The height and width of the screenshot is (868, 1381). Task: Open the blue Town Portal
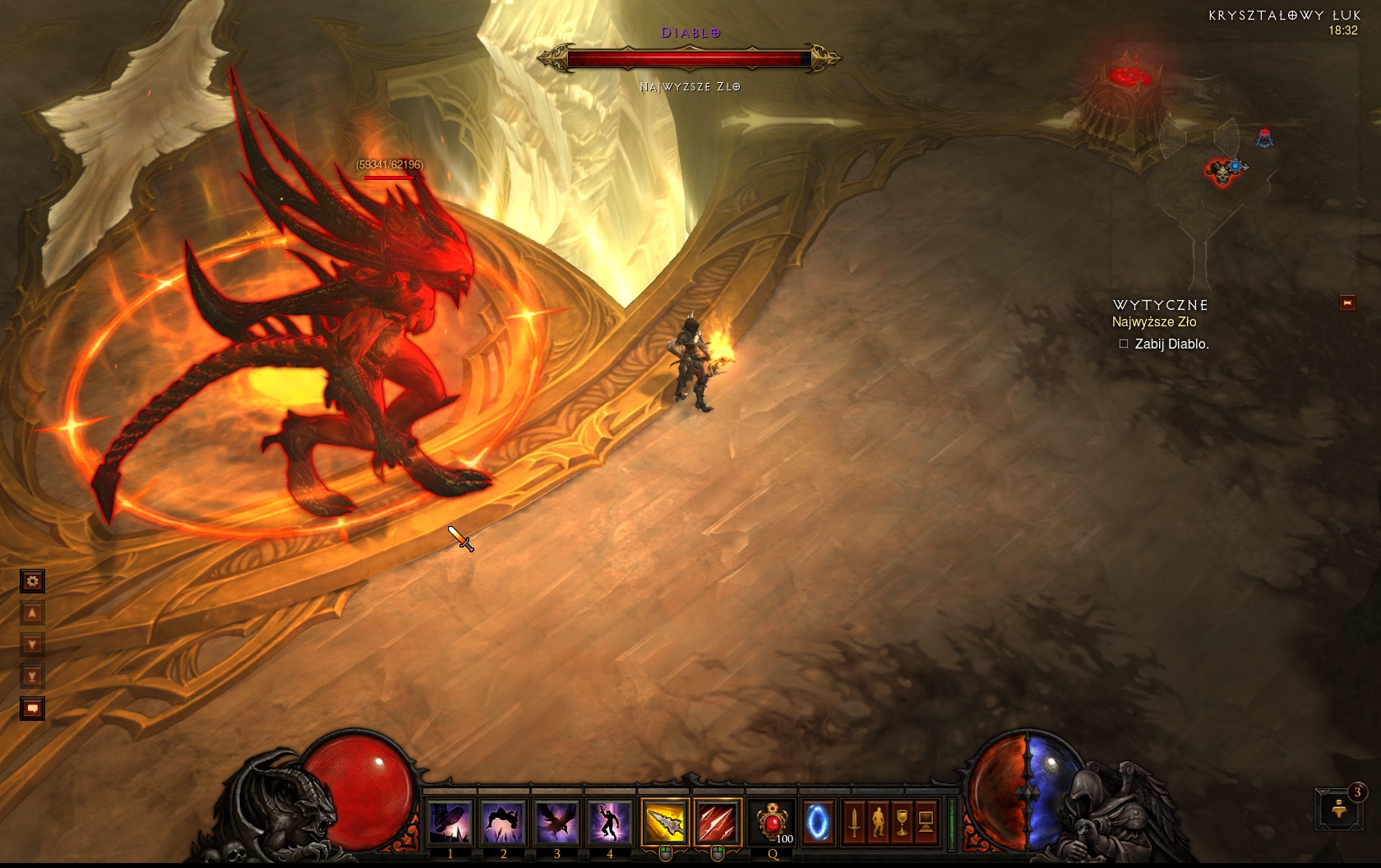point(817,822)
